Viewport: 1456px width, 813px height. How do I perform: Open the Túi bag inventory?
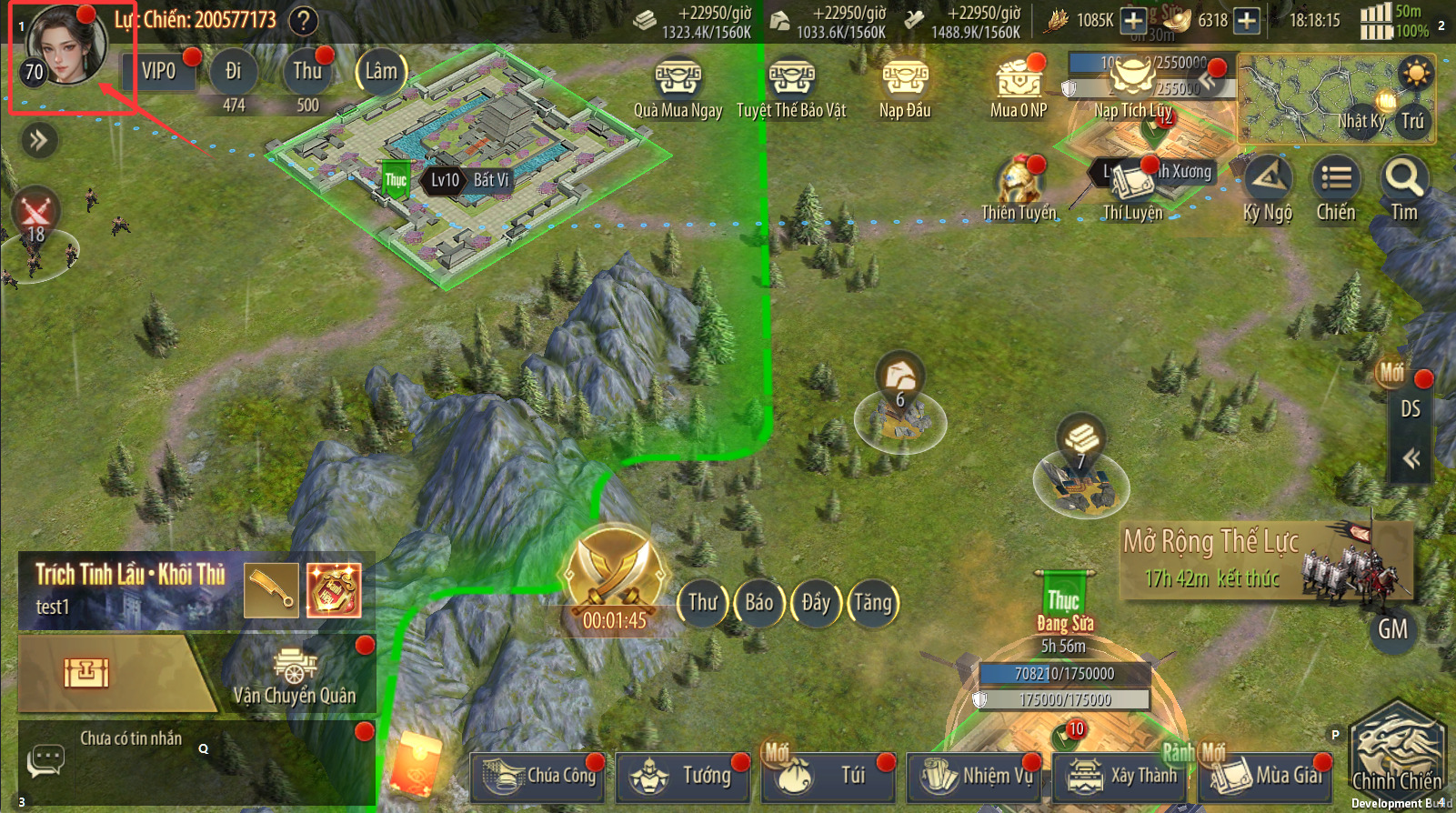point(829,776)
